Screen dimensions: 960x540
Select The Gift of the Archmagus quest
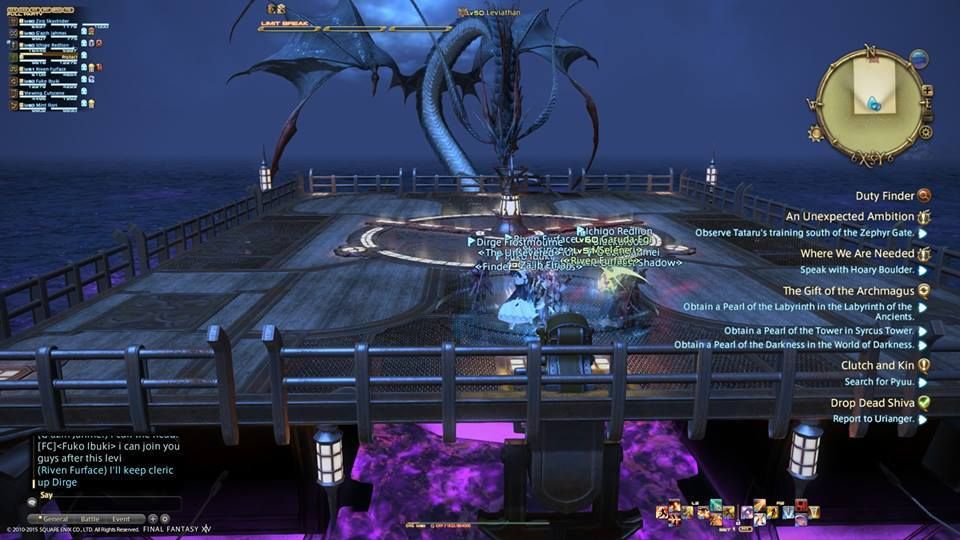tap(848, 291)
